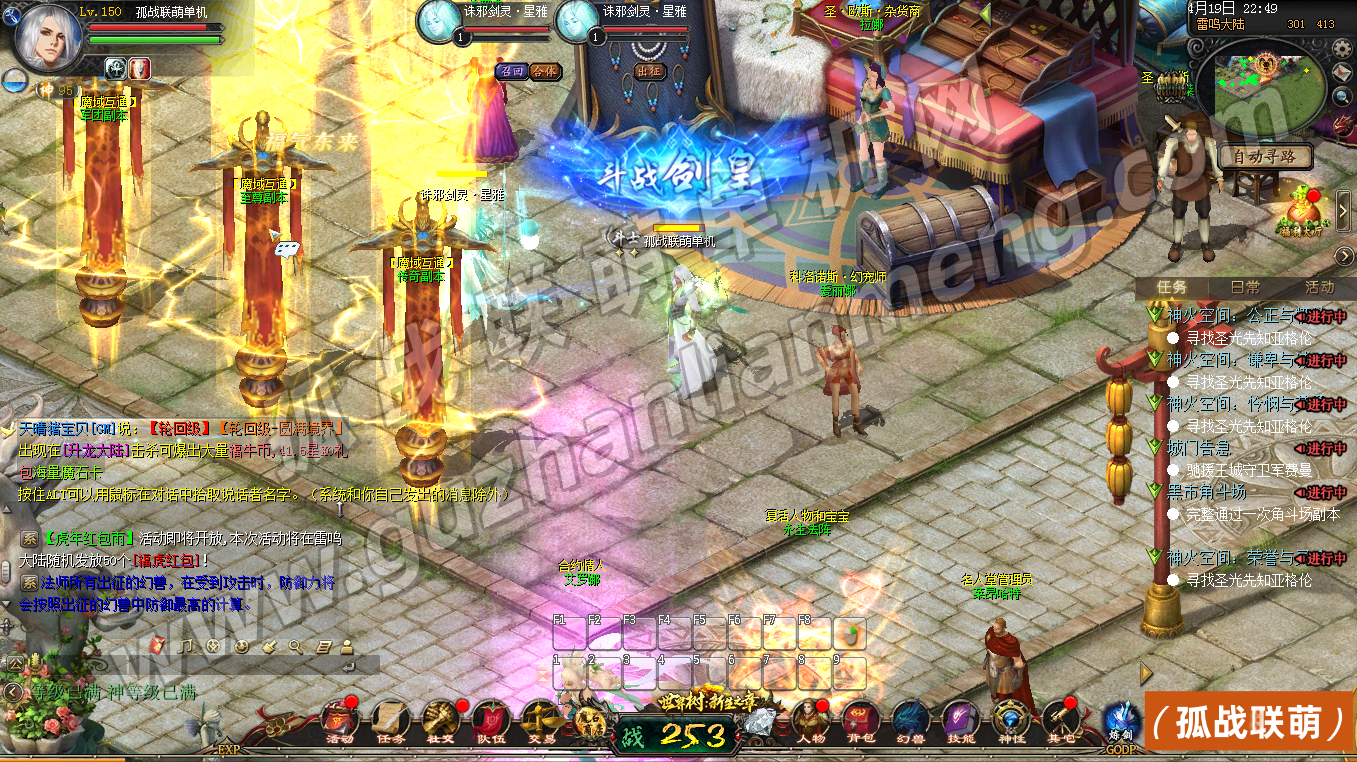Switch to the 活动 tab in quest tracker
The width and height of the screenshot is (1357, 762).
click(1319, 287)
